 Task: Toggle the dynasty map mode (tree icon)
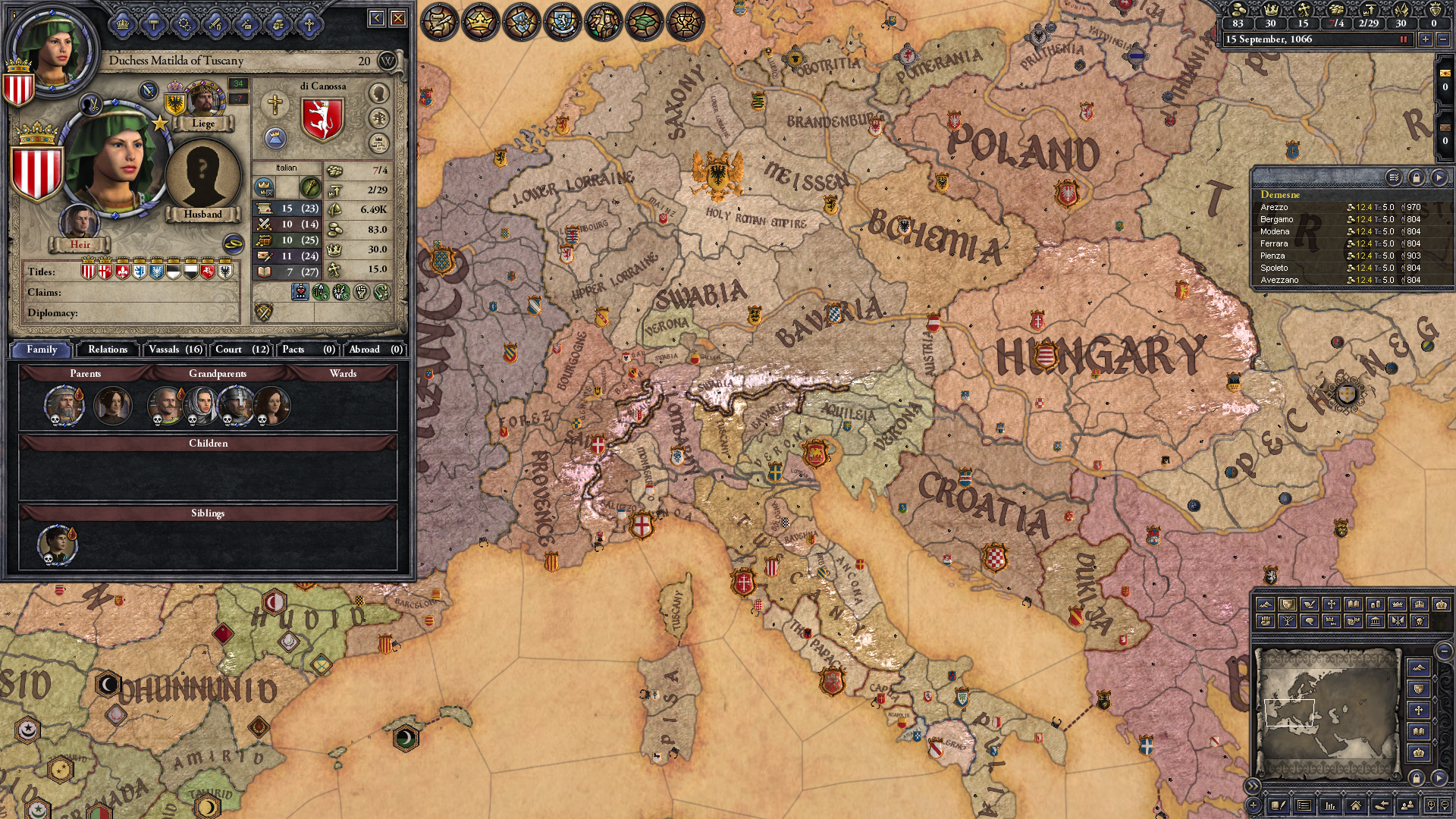tap(1287, 621)
